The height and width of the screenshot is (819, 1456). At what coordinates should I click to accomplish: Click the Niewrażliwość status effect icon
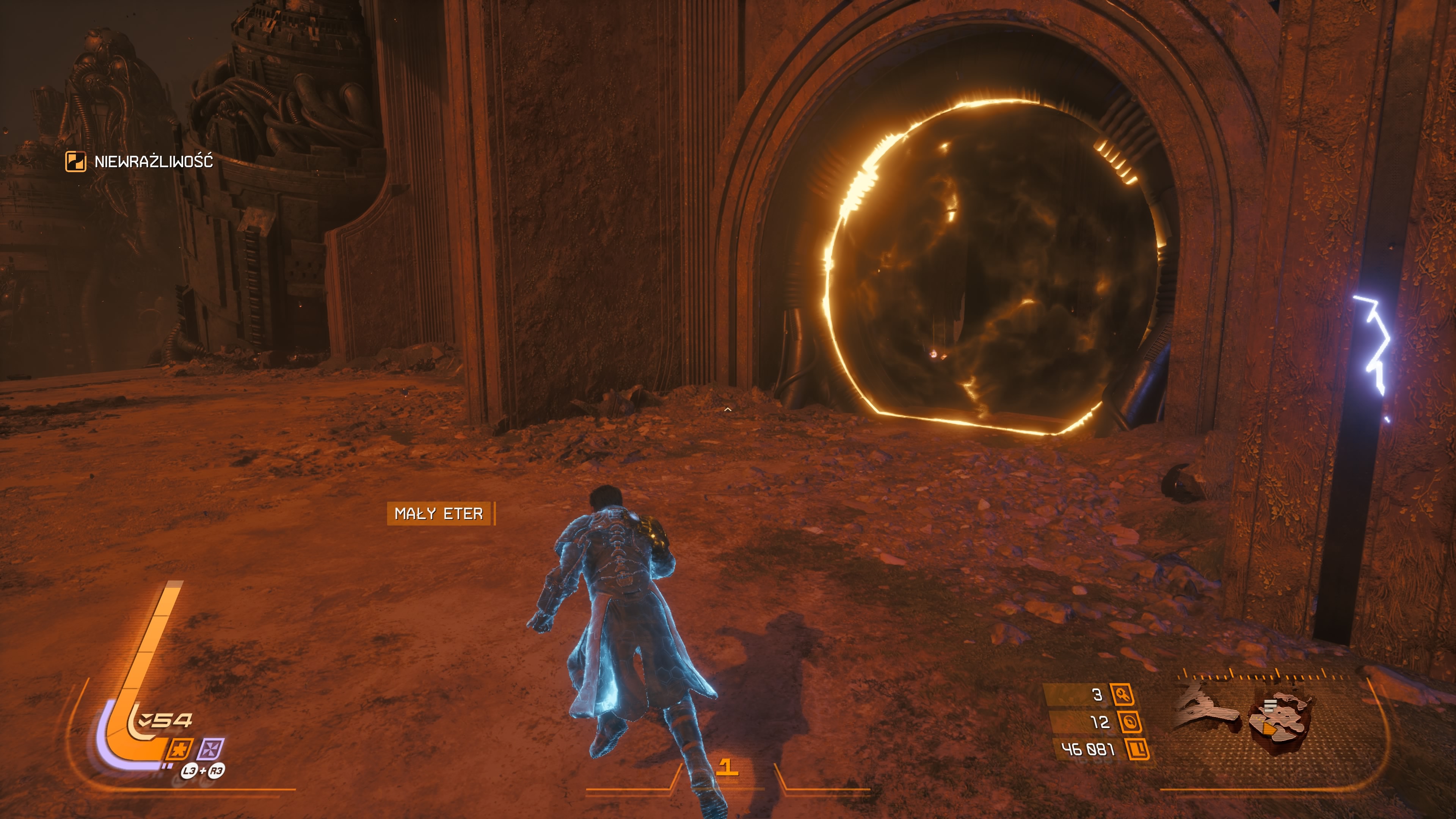76,162
